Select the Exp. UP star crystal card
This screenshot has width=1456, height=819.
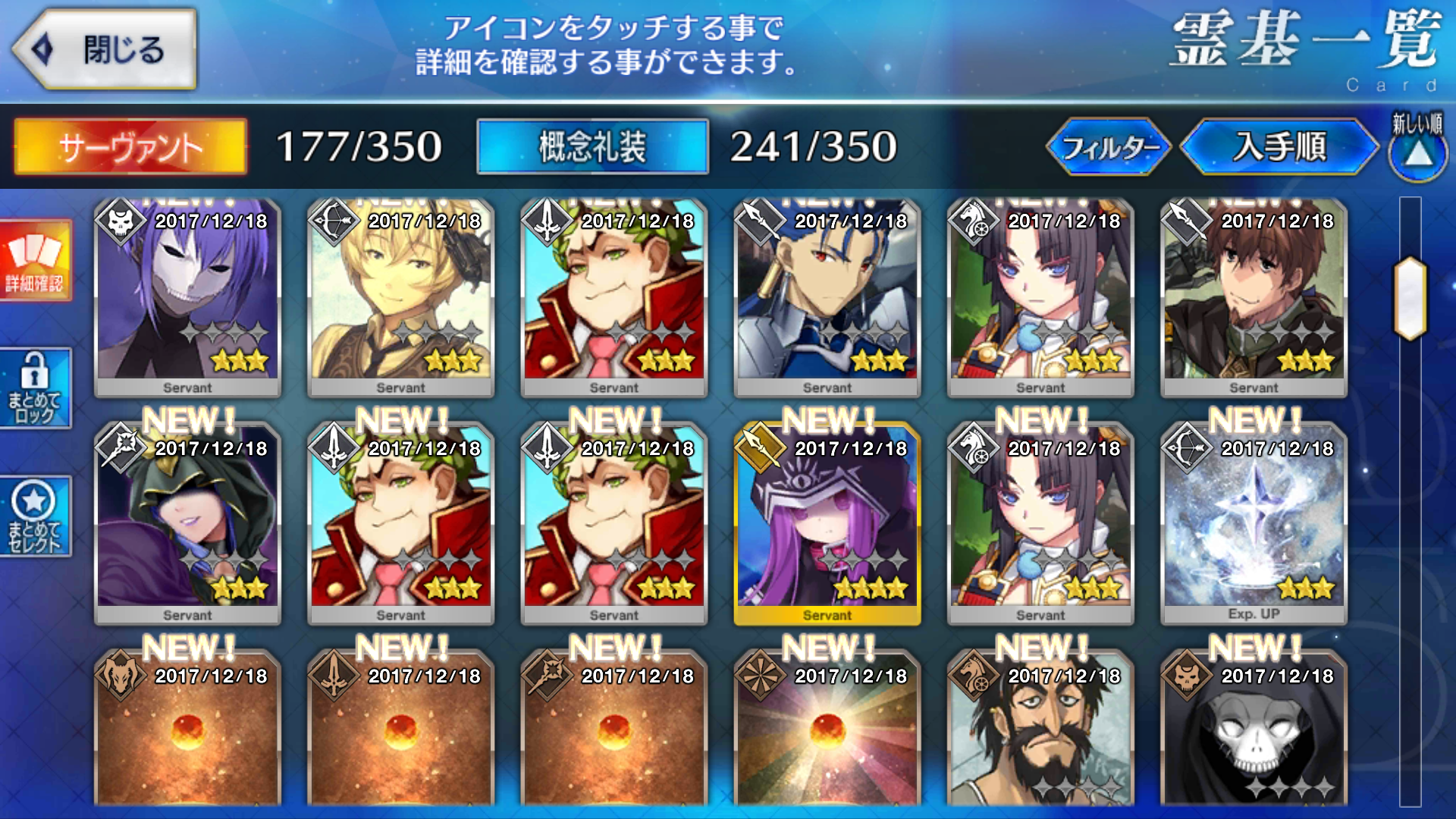coord(1254,525)
